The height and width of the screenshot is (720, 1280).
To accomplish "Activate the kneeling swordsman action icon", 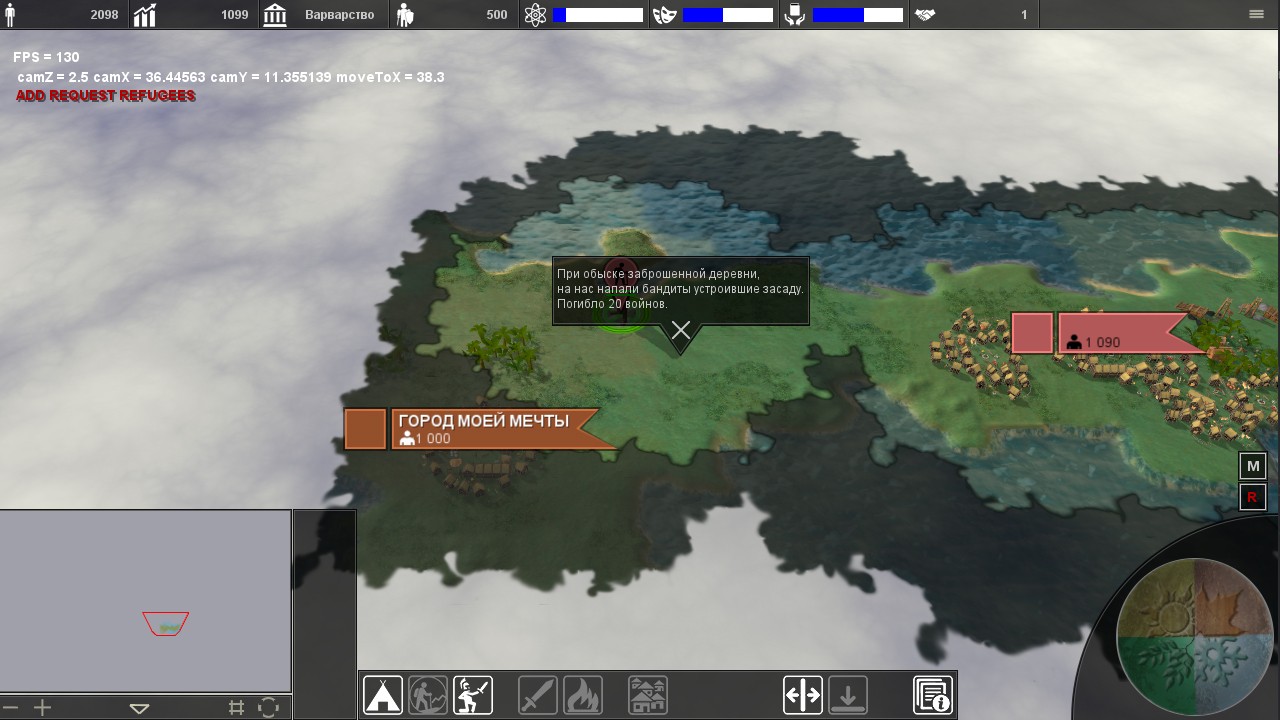I will 473,695.
